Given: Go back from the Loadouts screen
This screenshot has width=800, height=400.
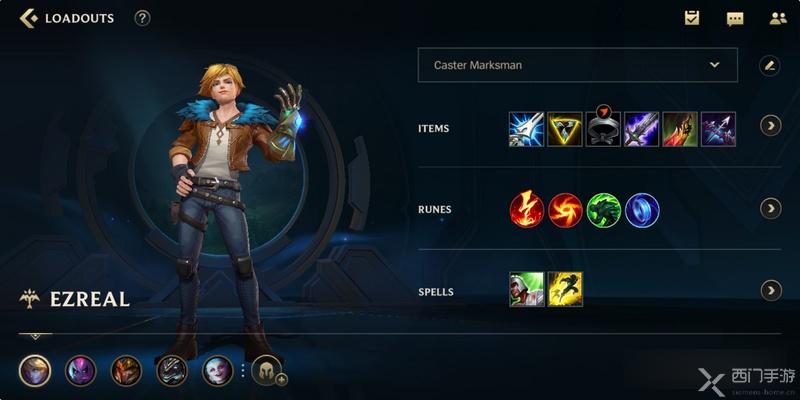Looking at the screenshot, I should click(x=29, y=18).
